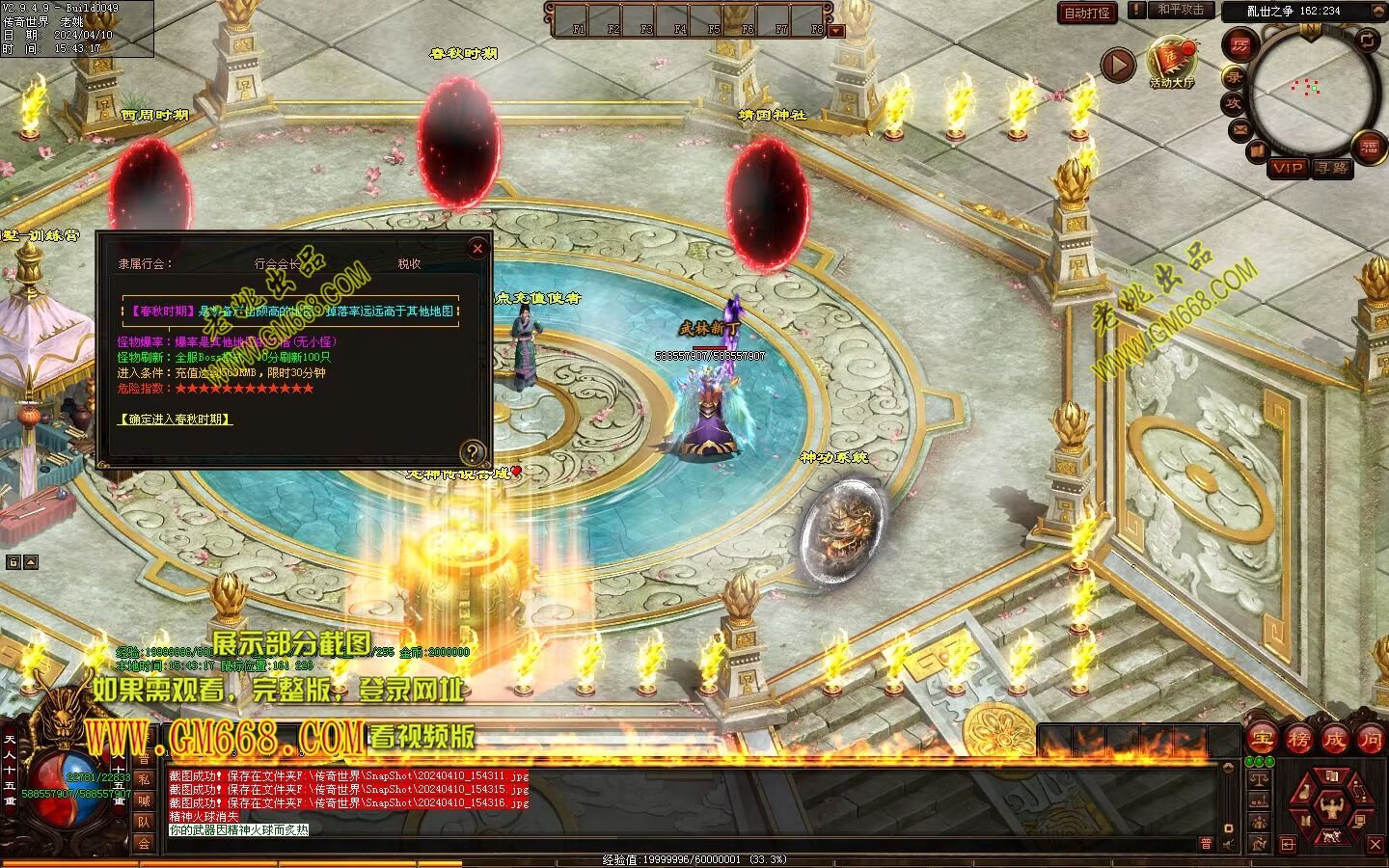Open the 宝 treasure shop button
Image resolution: width=1389 pixels, height=868 pixels.
1262,740
